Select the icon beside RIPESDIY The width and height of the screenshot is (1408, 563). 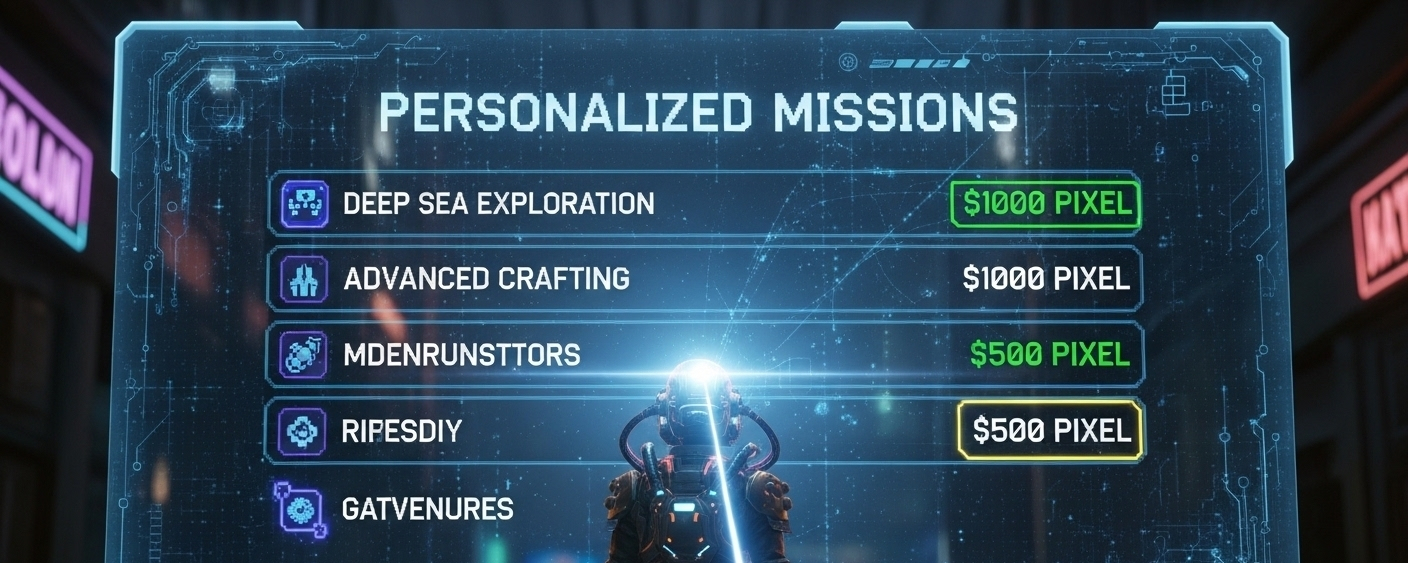point(301,431)
